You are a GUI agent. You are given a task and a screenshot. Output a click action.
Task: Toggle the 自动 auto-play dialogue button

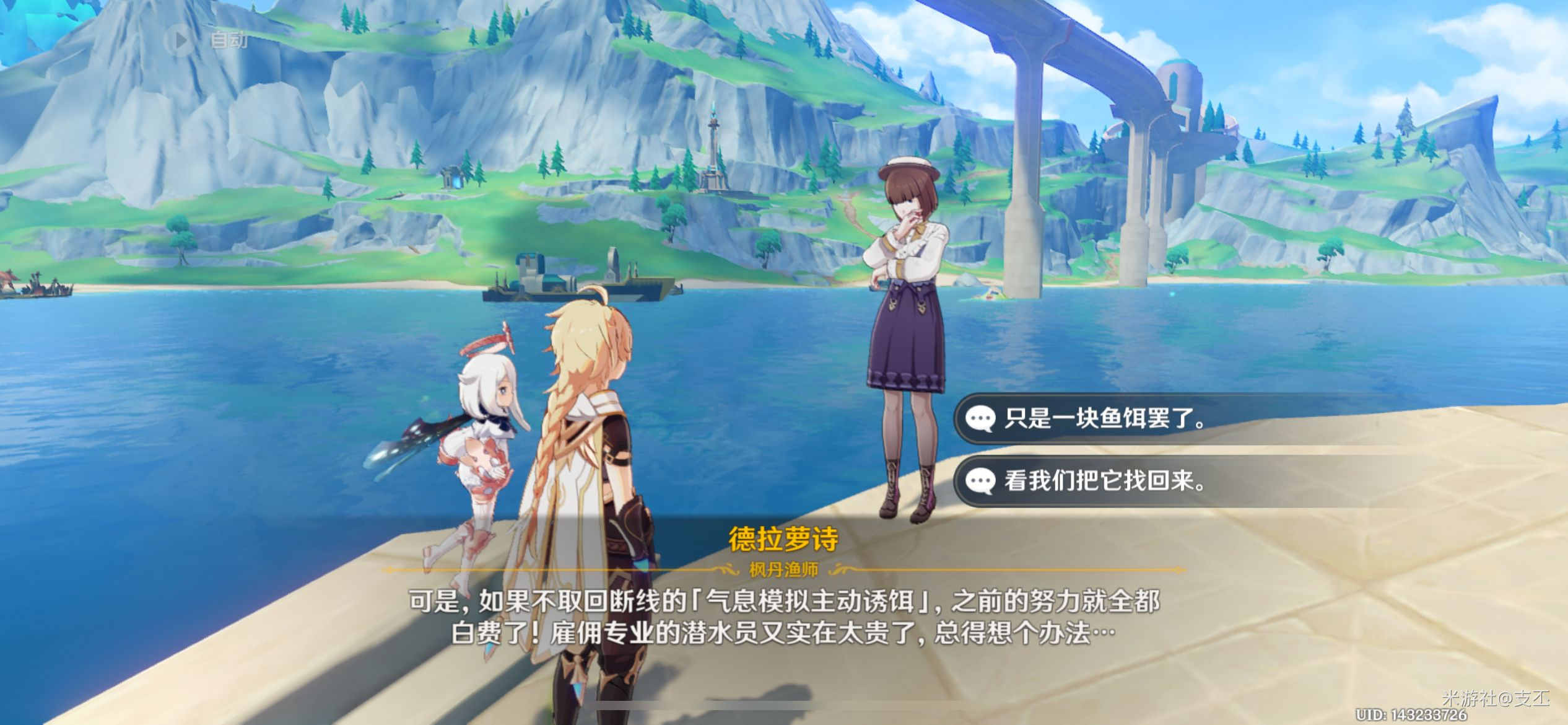[207, 41]
